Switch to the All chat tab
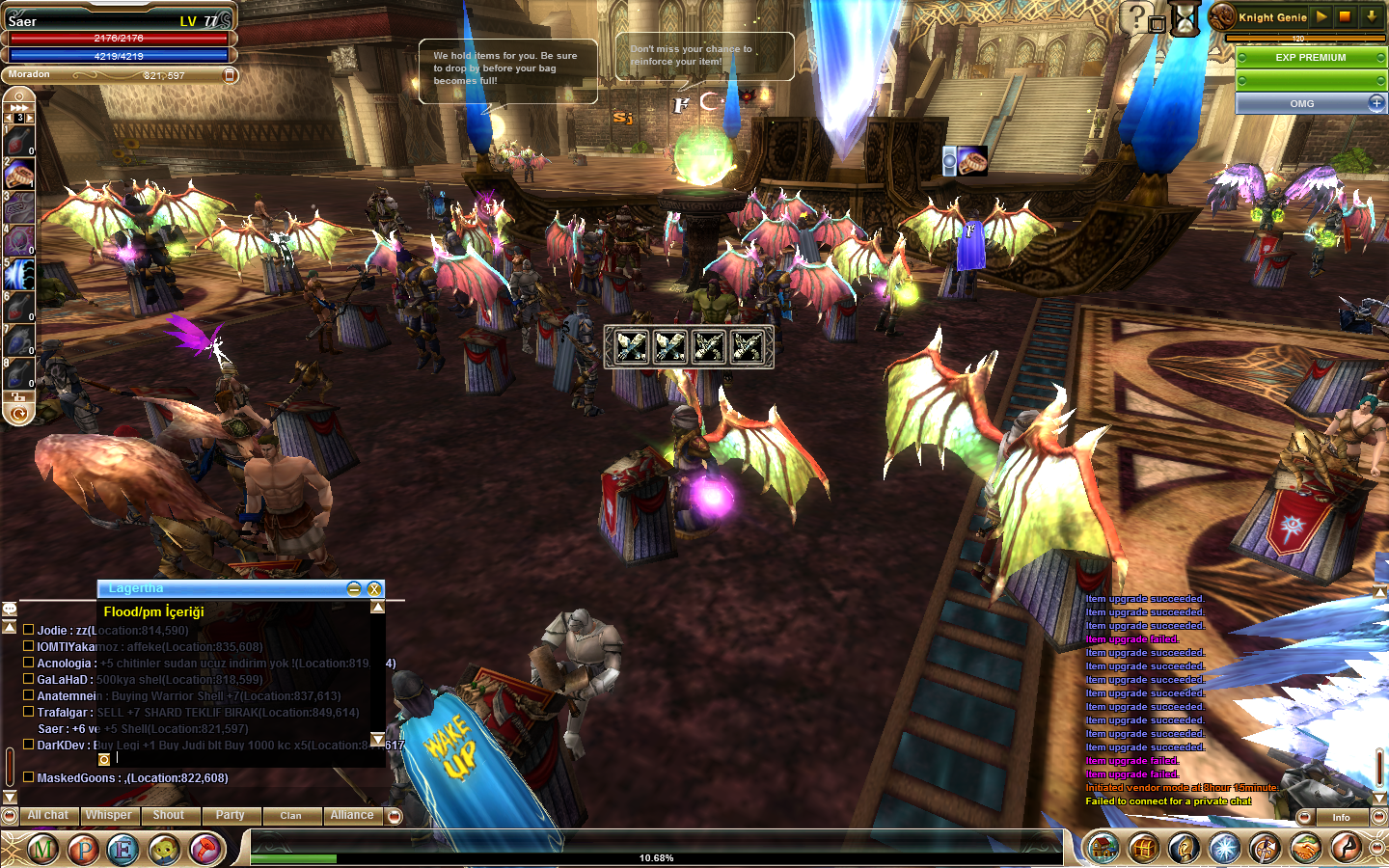The image size is (1389, 868). point(47,816)
